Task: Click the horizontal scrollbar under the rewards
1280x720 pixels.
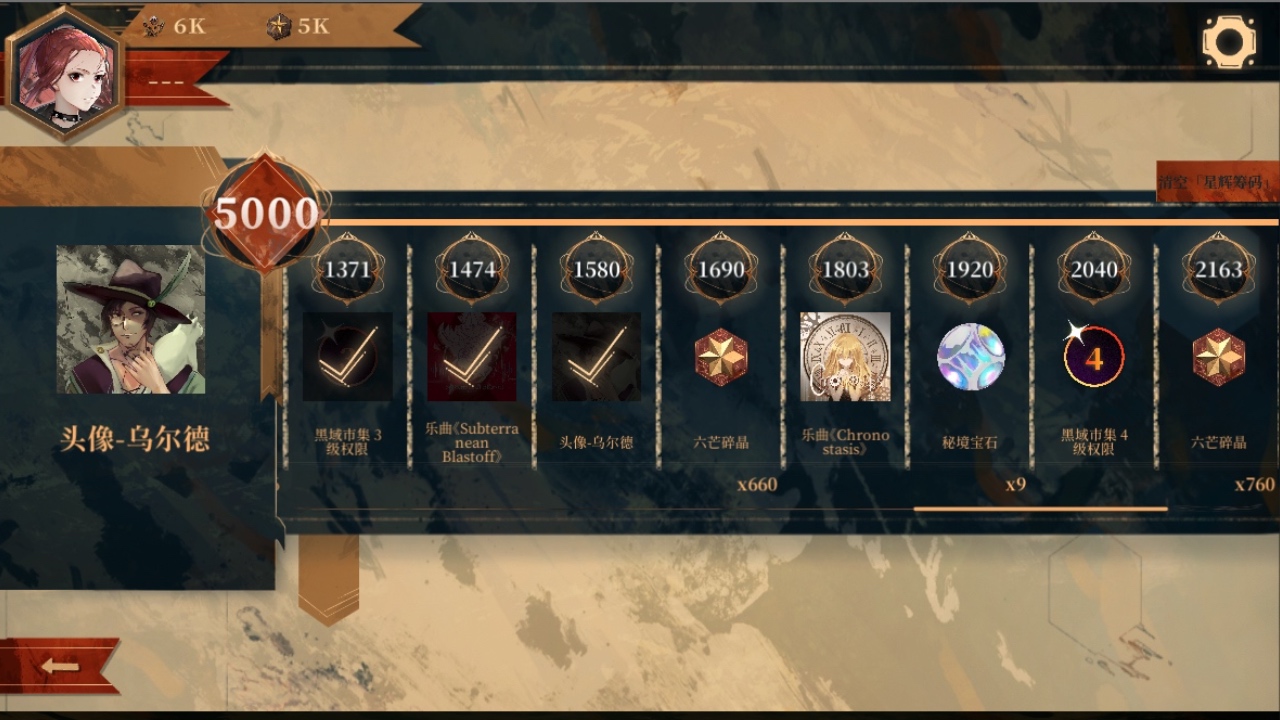Action: (1040, 510)
